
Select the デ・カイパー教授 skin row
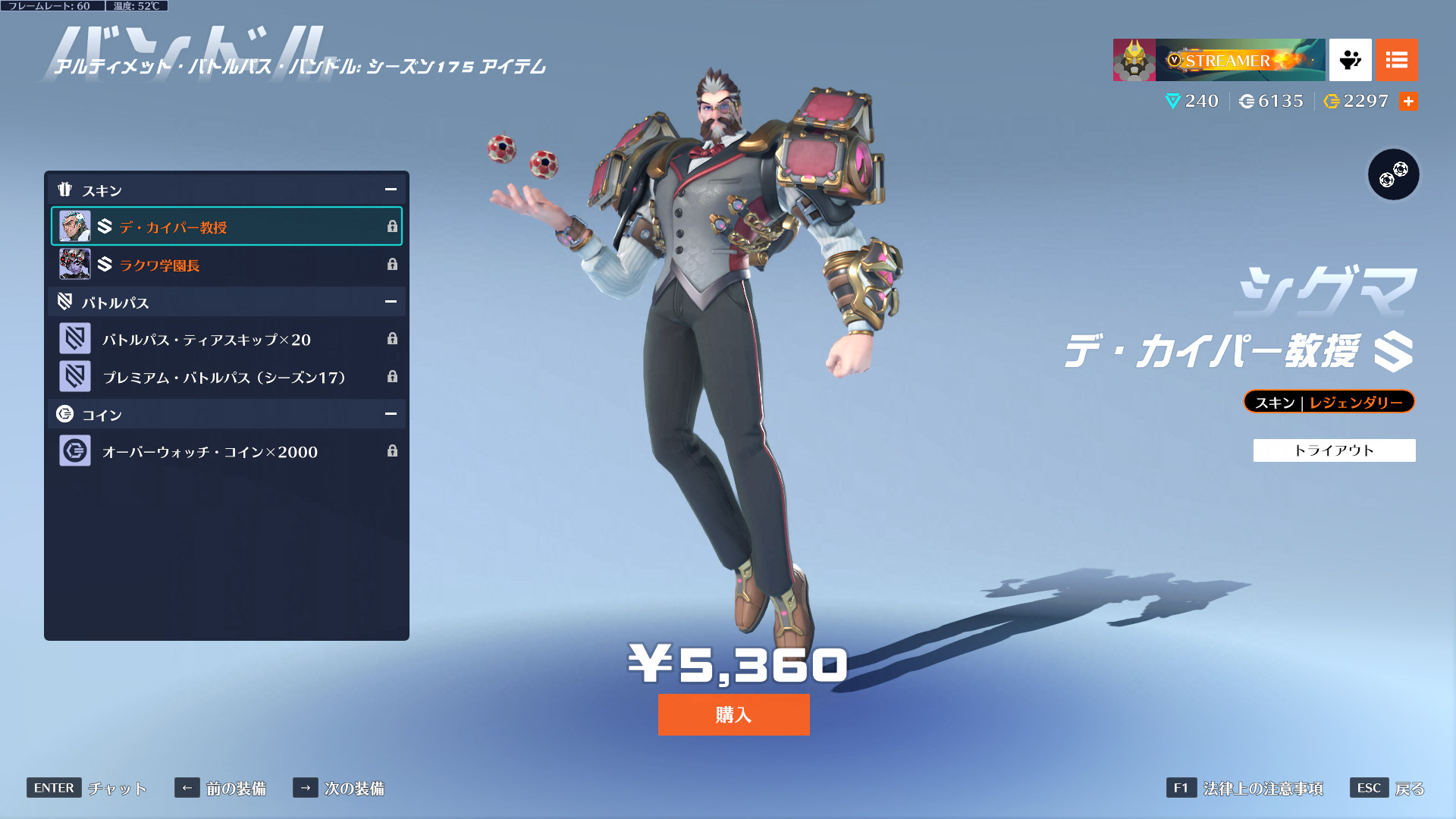pos(226,227)
